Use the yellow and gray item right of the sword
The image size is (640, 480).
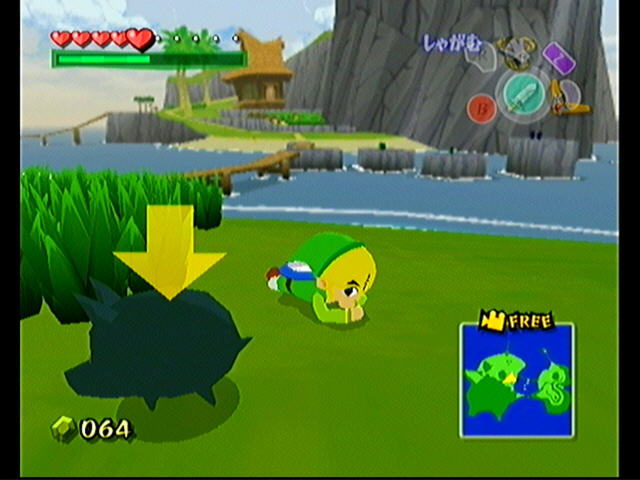[x=570, y=98]
